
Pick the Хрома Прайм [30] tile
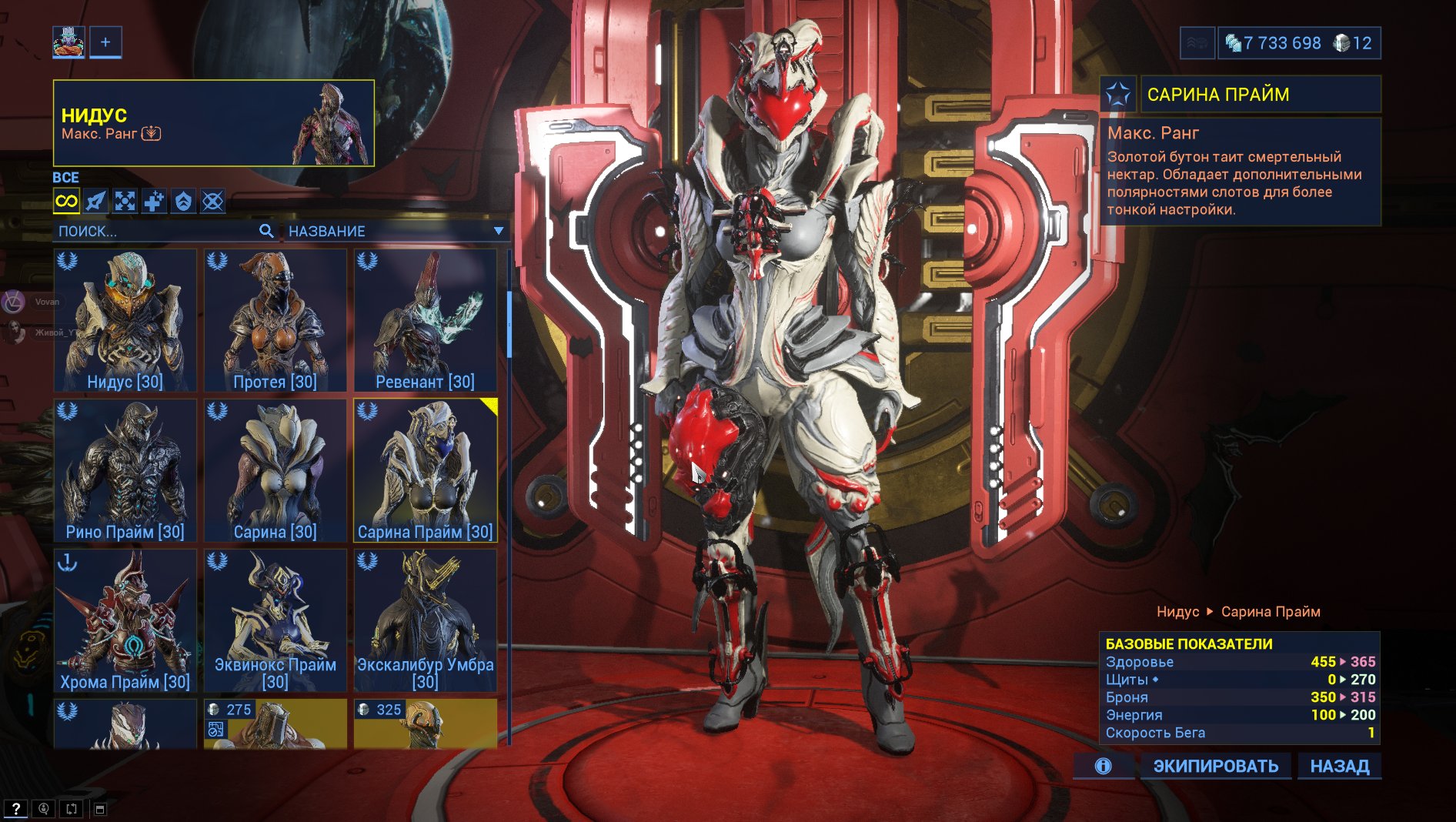pyautogui.click(x=125, y=620)
